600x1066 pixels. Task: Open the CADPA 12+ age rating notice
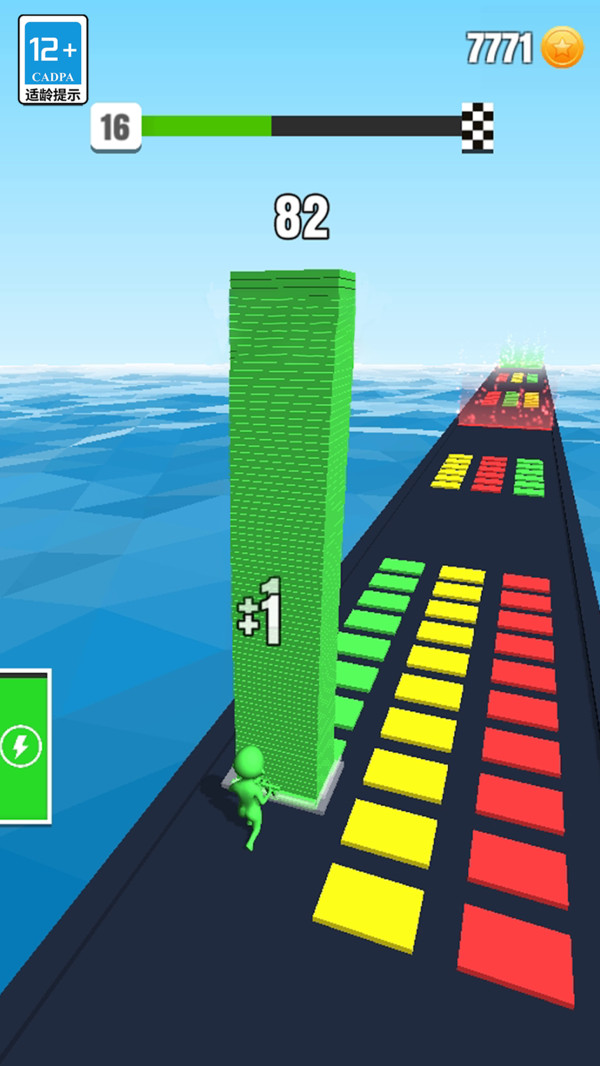(53, 59)
